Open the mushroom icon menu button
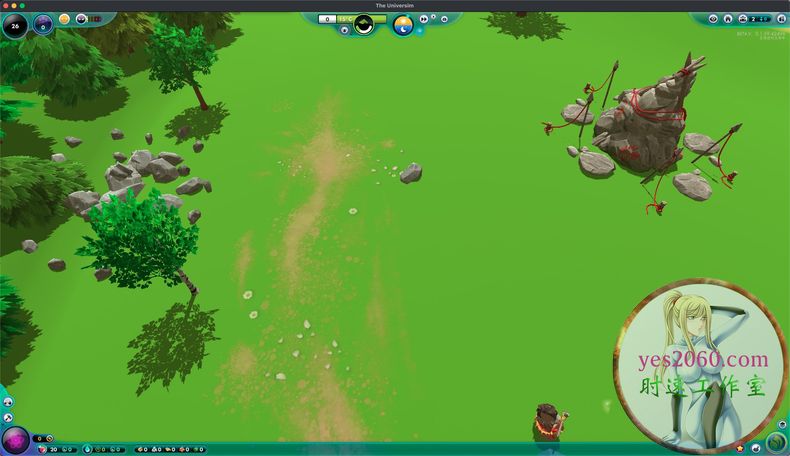This screenshot has width=790, height=456. [x=8, y=402]
